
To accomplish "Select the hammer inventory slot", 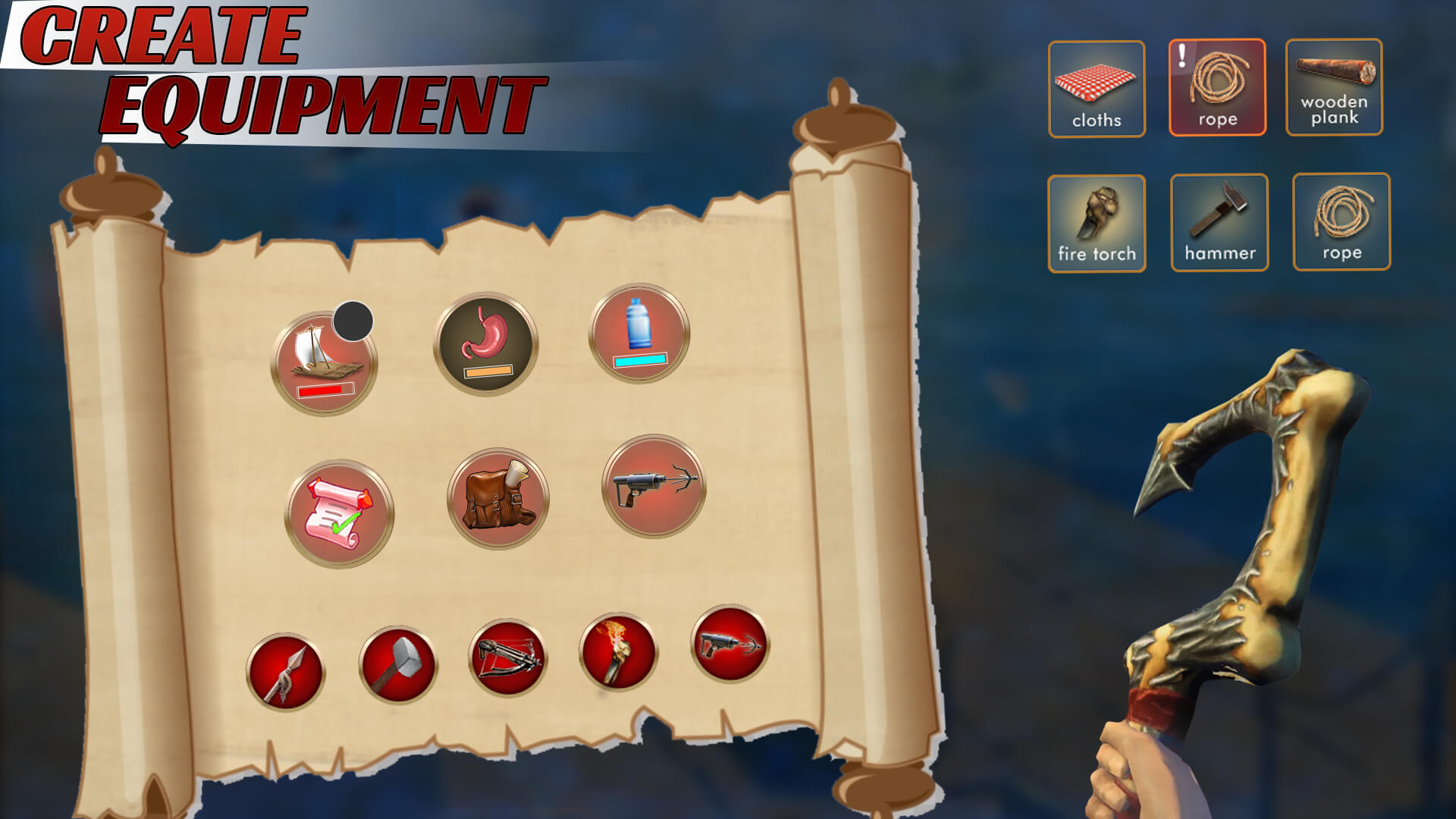I will click(x=1219, y=222).
